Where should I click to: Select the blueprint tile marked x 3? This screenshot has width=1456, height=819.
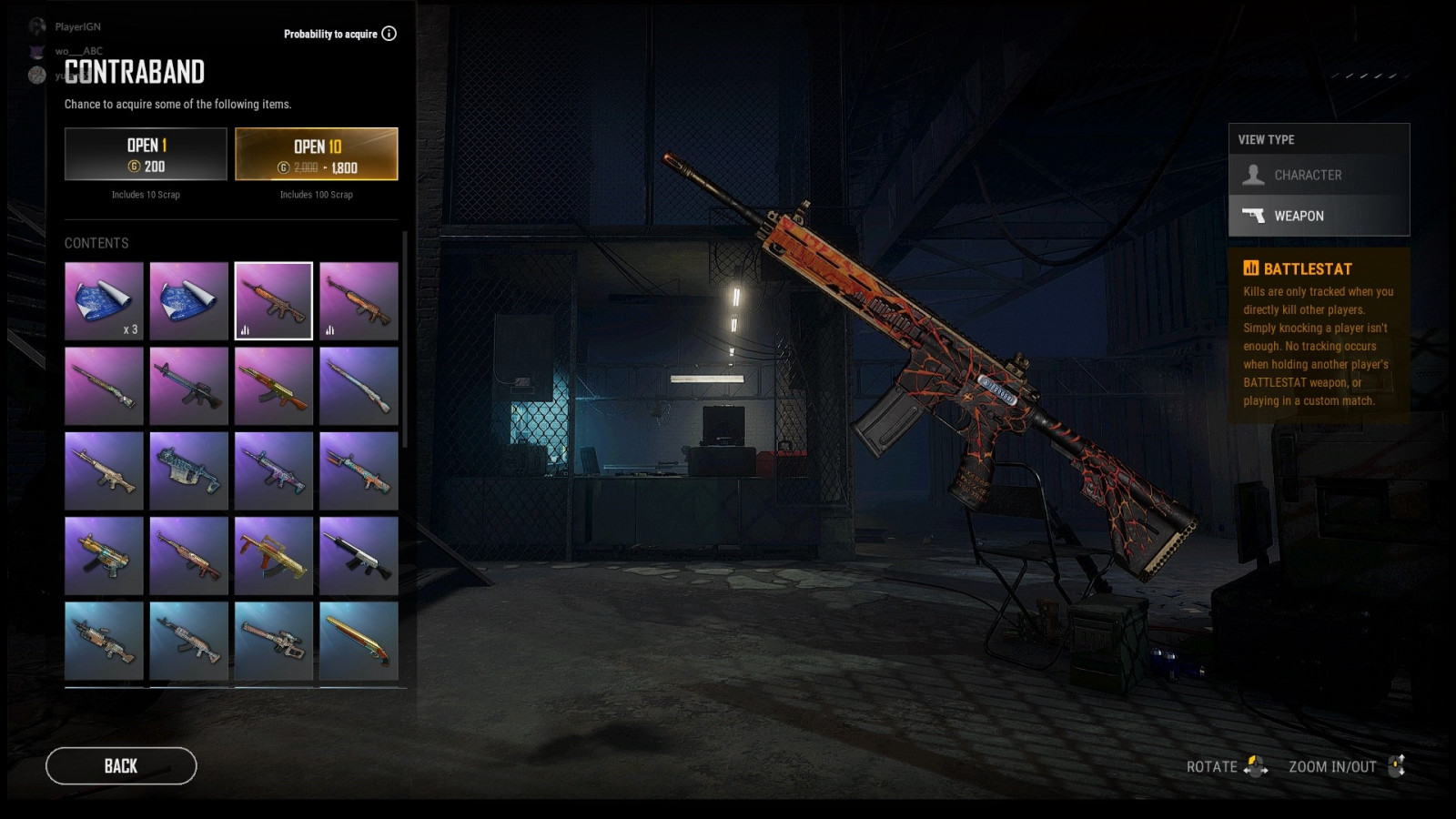click(104, 301)
